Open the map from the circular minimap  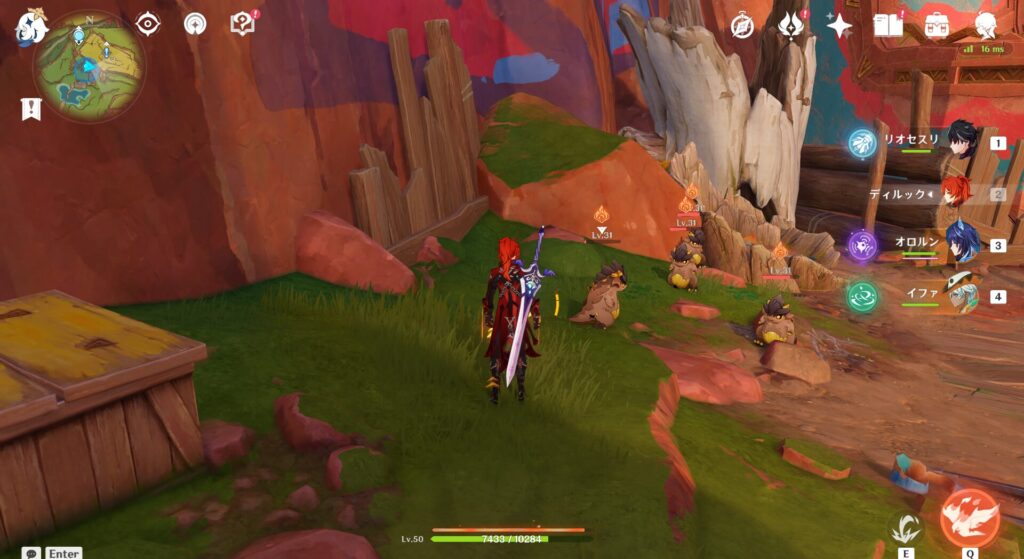89,66
